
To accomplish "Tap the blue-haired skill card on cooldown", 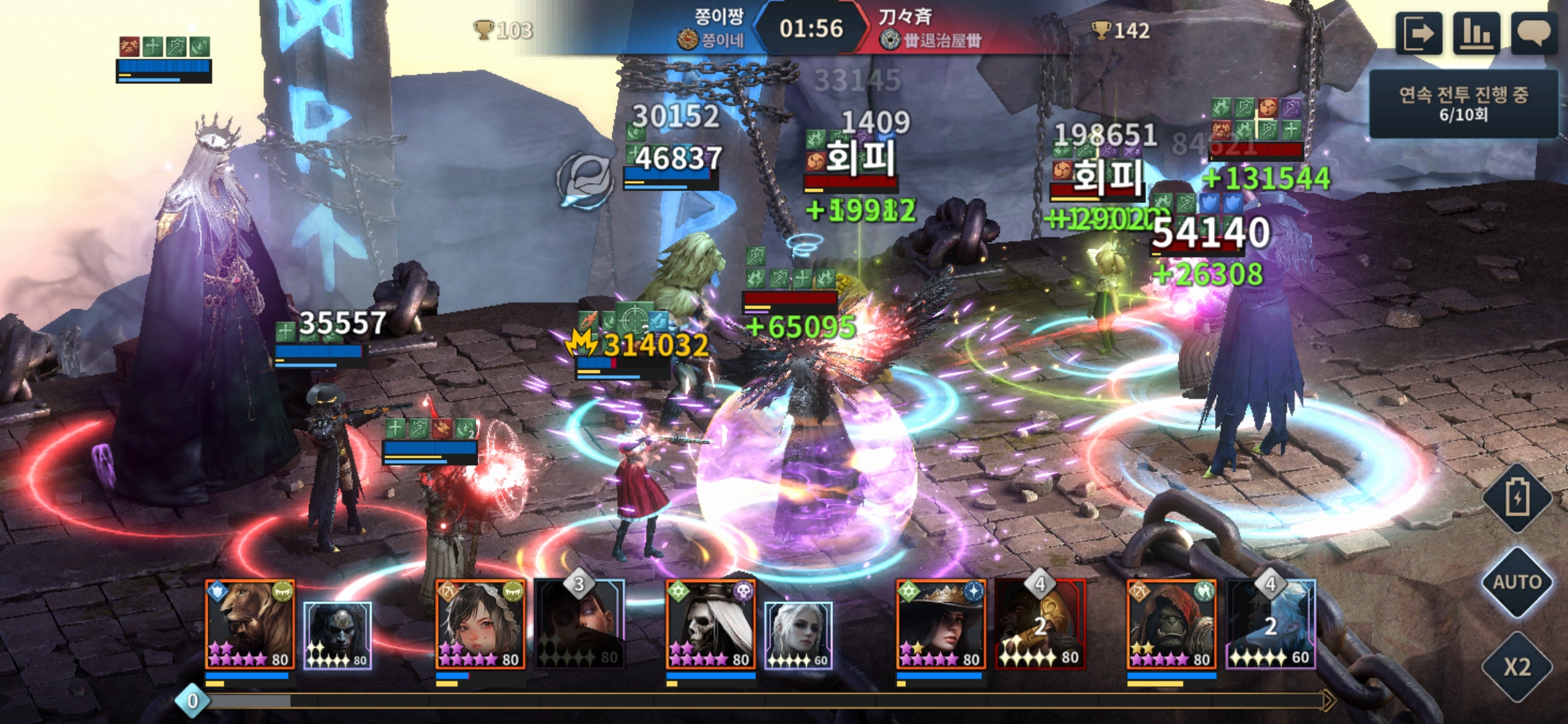I will click(x=1270, y=625).
